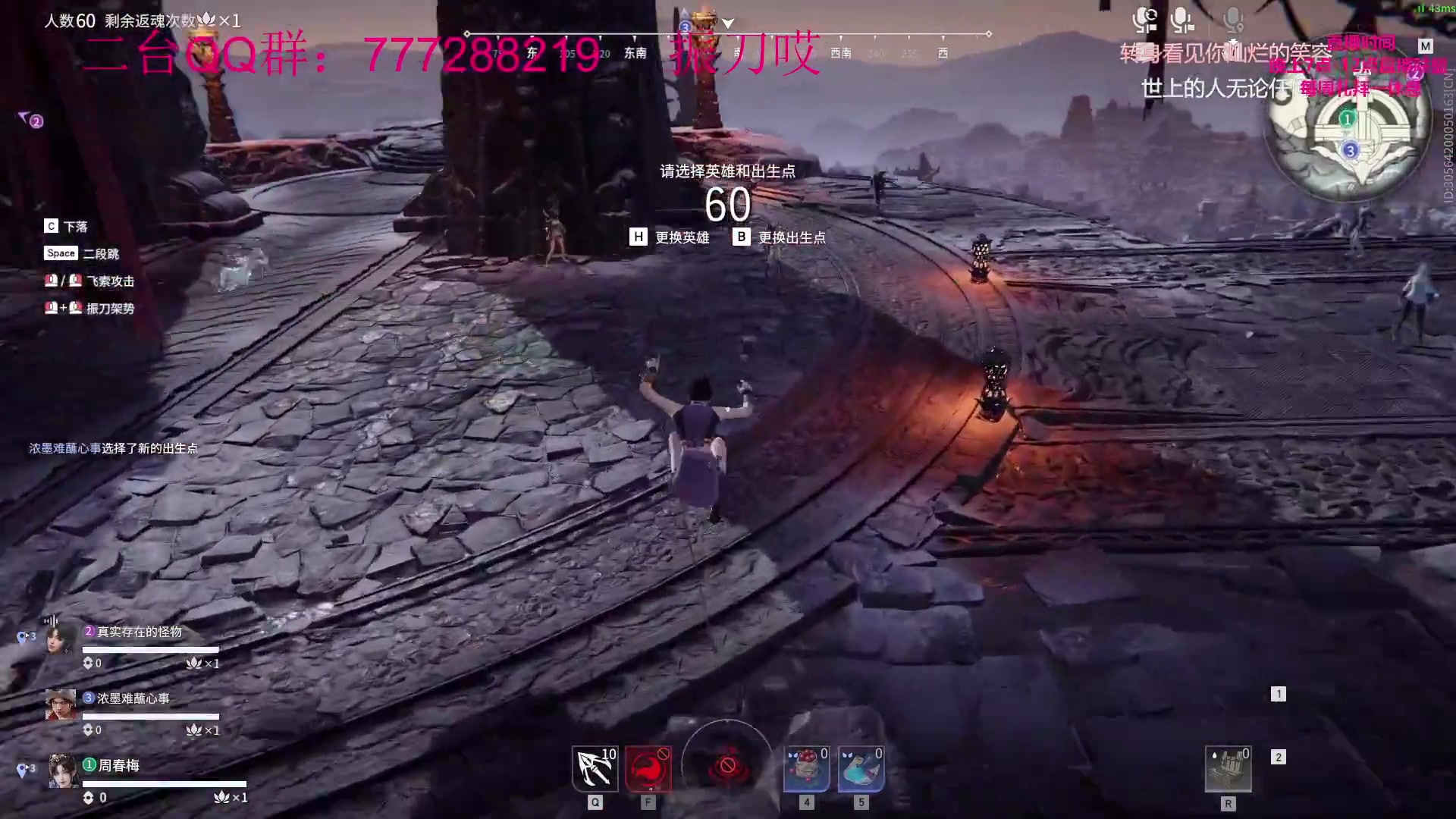Choose 更换出生点 to change spawn point
1456x819 pixels.
click(x=780, y=237)
